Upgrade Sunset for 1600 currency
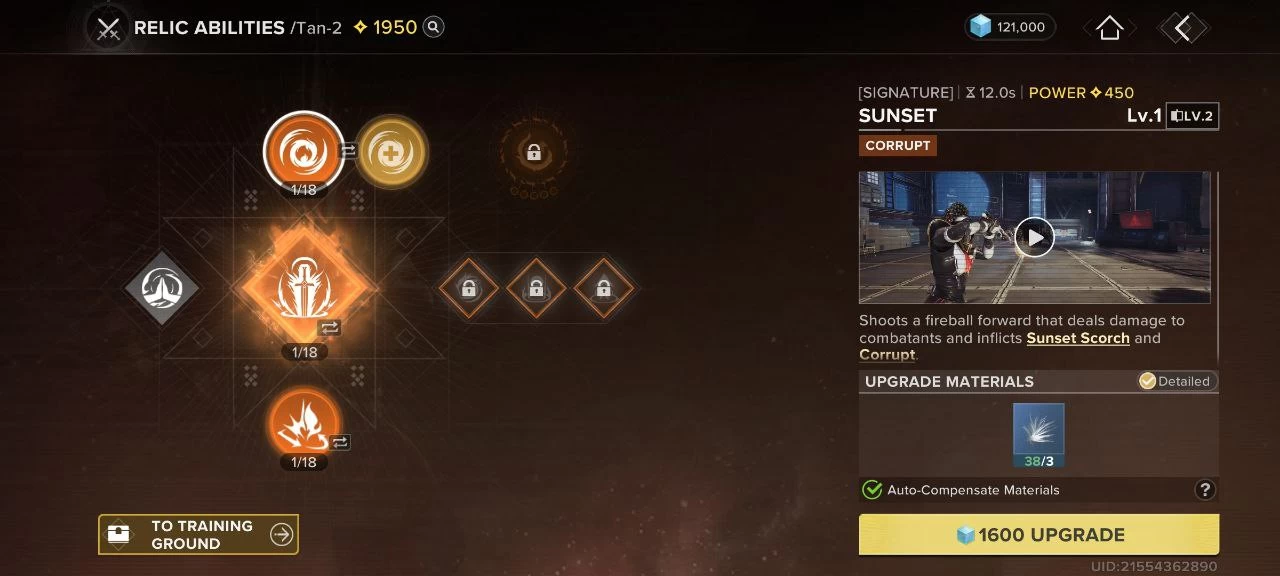 pos(1038,535)
